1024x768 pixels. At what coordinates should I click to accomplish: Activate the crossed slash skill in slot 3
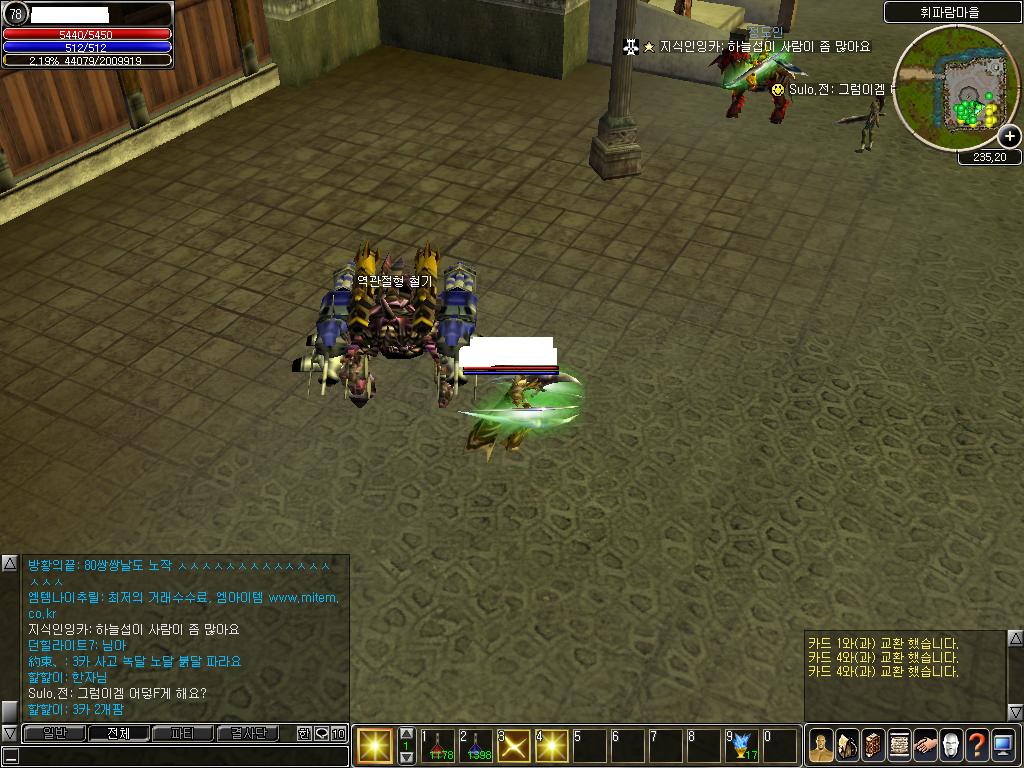(514, 746)
